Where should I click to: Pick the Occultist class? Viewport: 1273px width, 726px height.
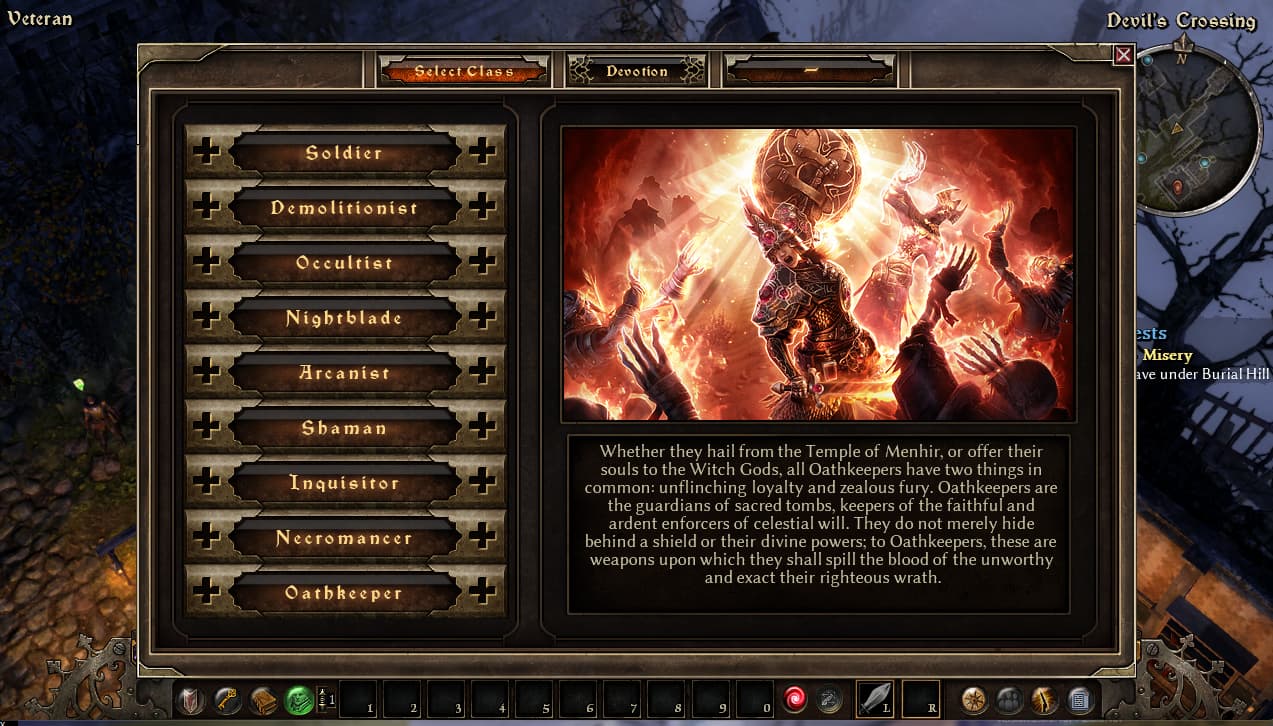[x=344, y=263]
